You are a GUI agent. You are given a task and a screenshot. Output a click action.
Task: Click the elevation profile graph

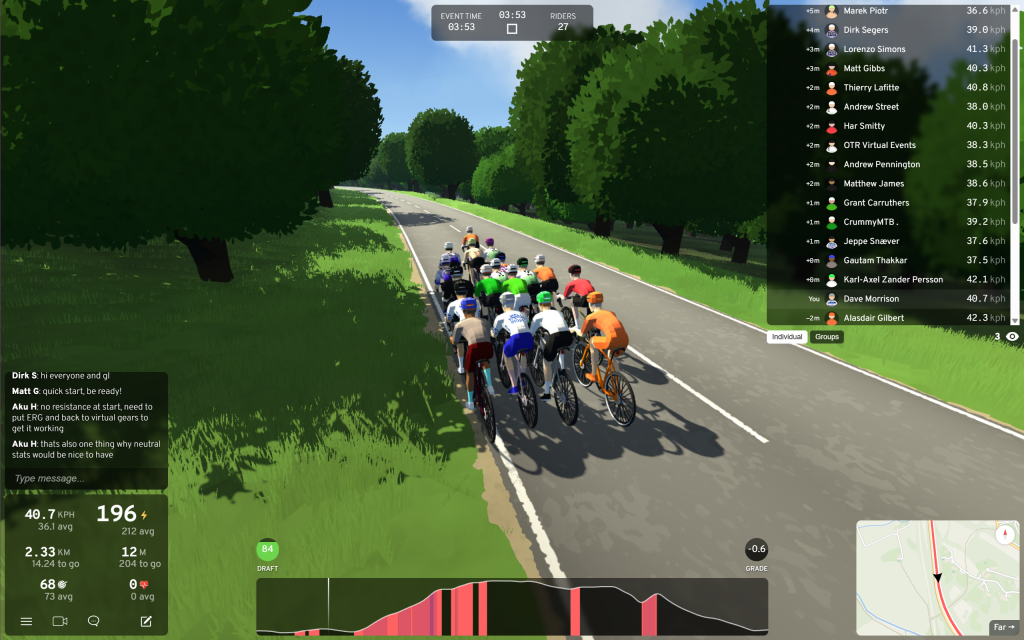[x=512, y=606]
